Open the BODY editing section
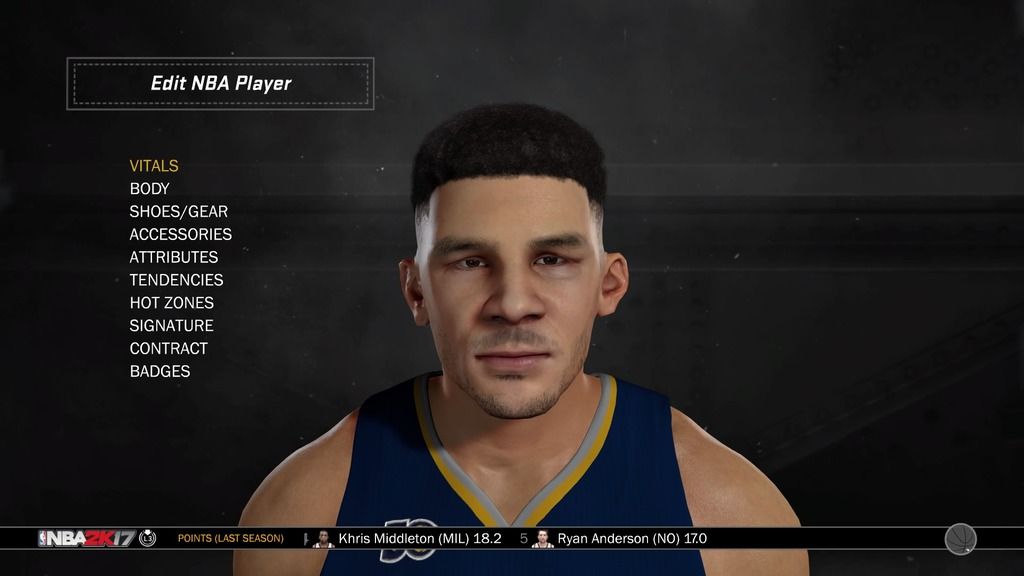The width and height of the screenshot is (1024, 576). tap(150, 189)
